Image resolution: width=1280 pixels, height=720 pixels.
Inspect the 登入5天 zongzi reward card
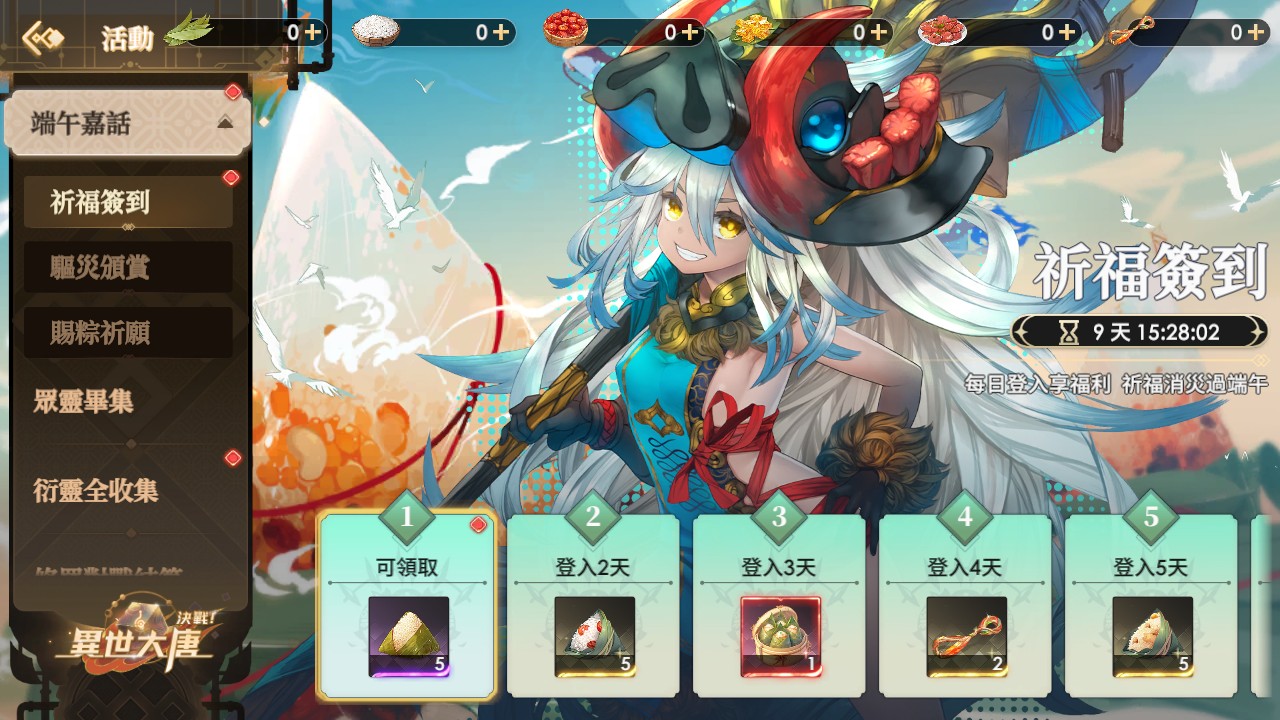click(1152, 636)
